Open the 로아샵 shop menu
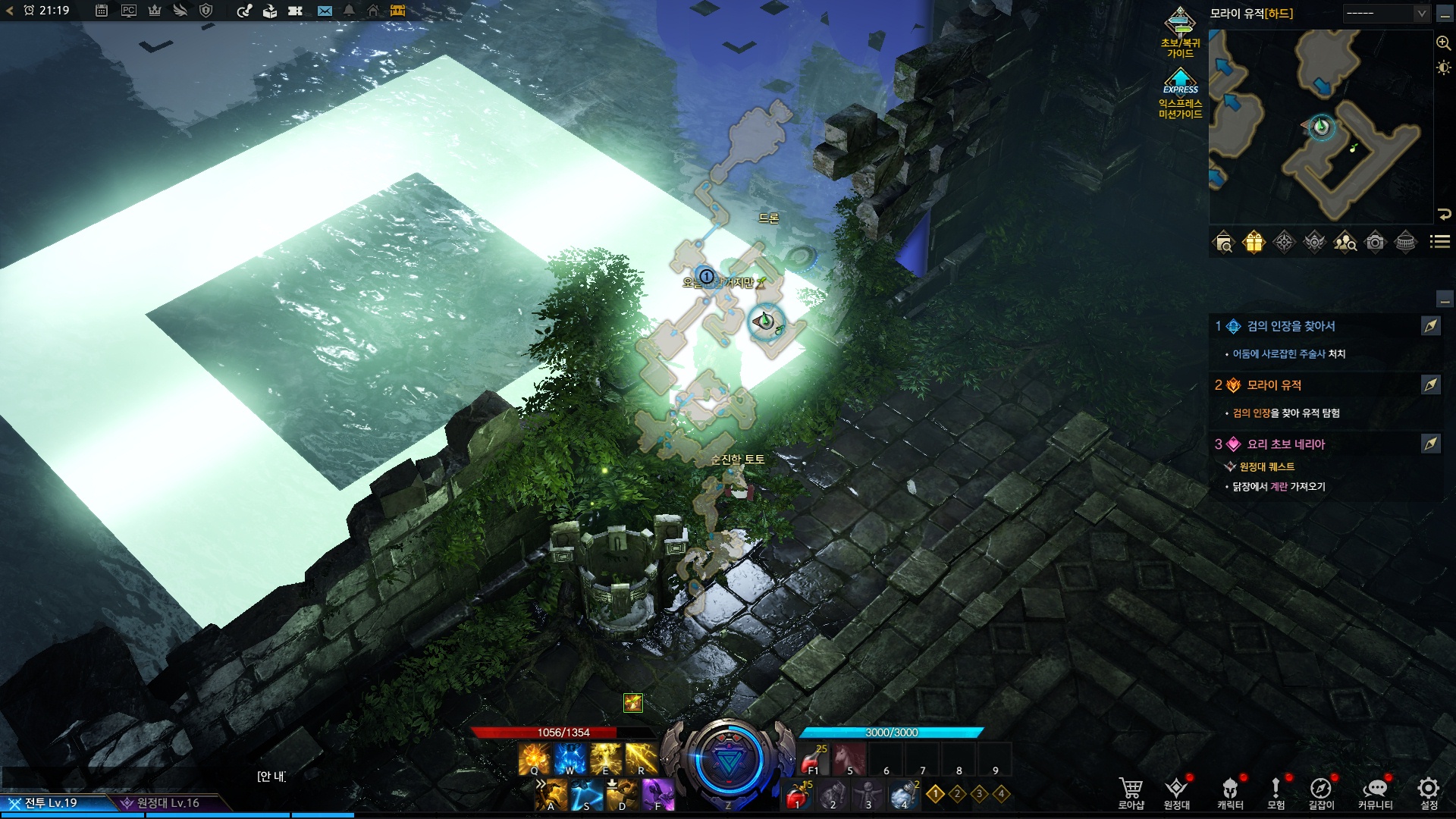 pos(1131,792)
